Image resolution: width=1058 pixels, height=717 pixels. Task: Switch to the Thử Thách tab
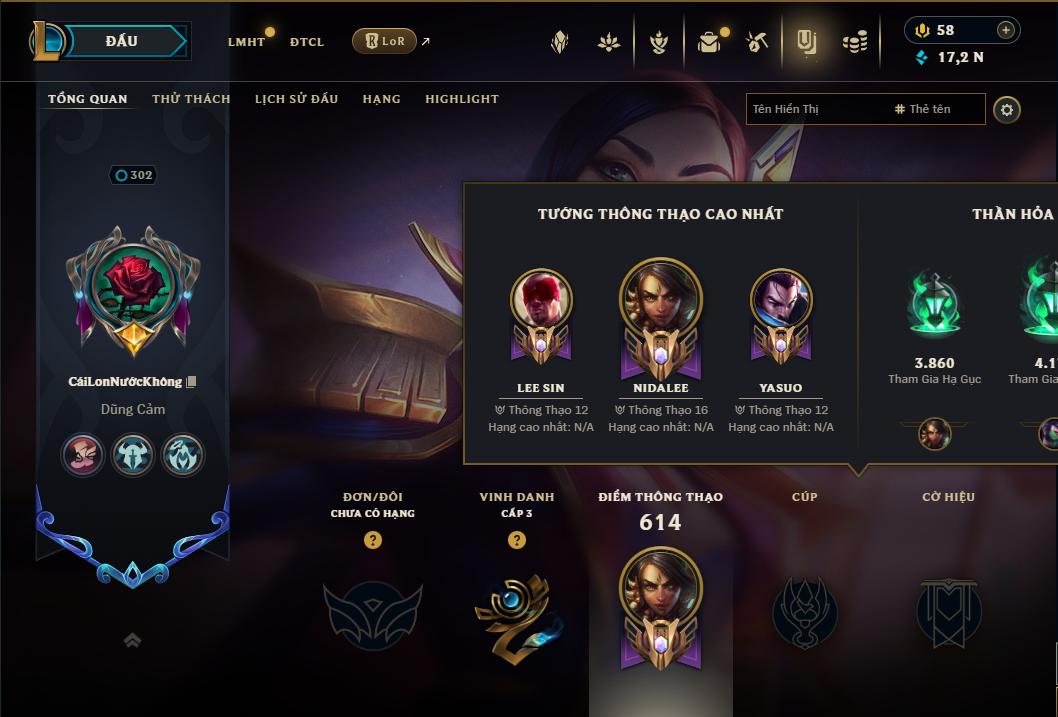[191, 99]
